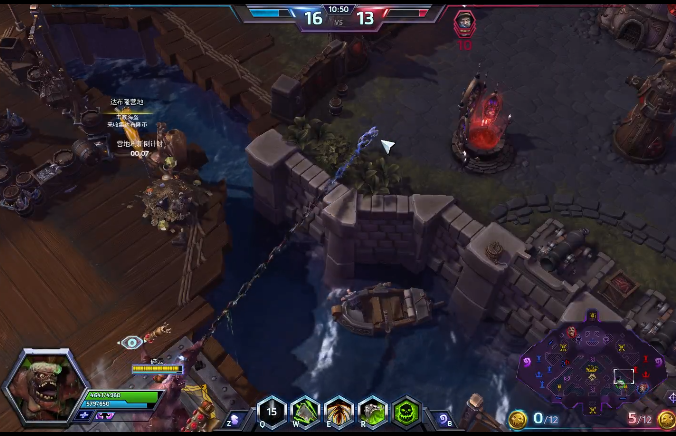Viewport: 676px width, 436px height.
Task: Select the green skull trait icon
Action: coord(407,412)
